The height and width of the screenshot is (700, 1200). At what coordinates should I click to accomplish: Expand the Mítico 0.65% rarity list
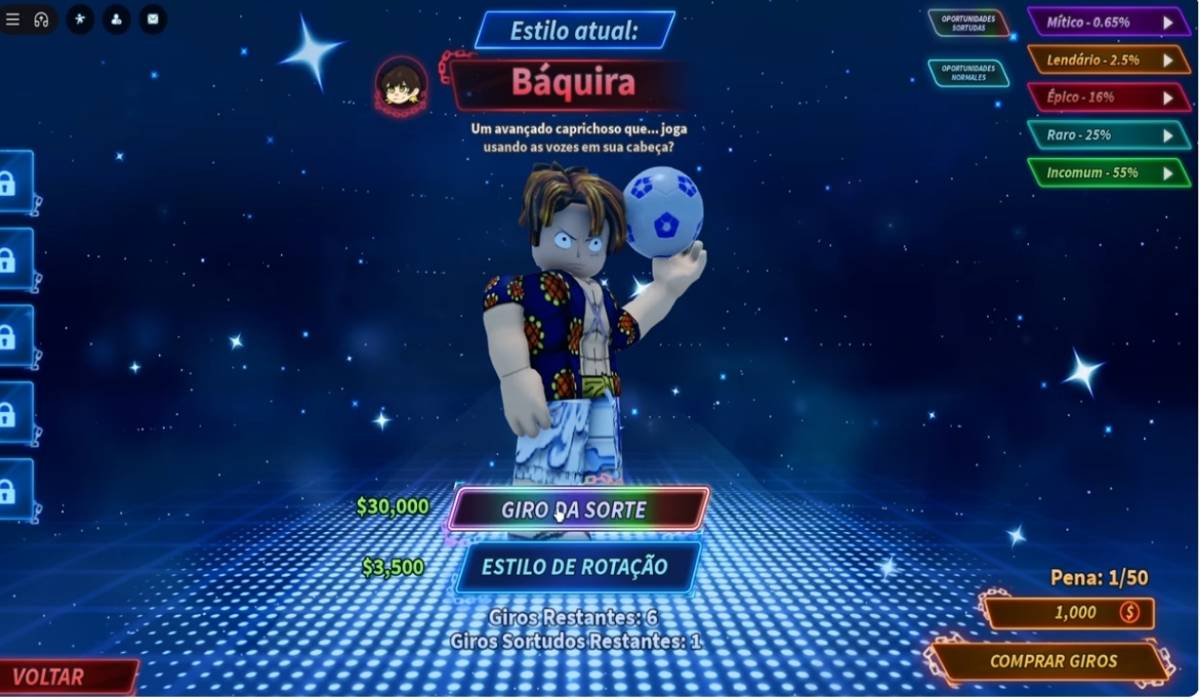(1108, 21)
